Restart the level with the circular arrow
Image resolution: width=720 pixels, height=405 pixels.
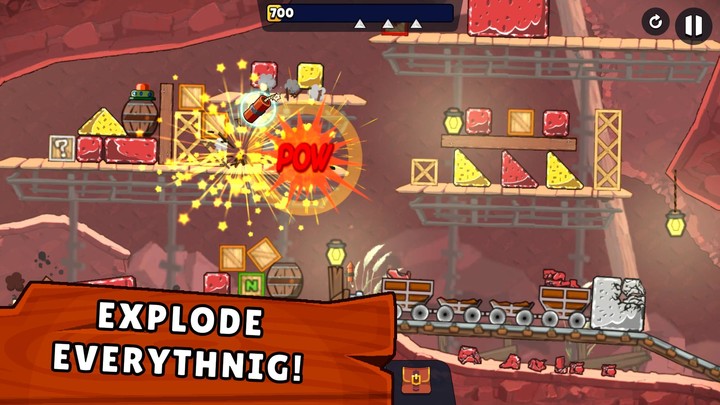click(655, 22)
